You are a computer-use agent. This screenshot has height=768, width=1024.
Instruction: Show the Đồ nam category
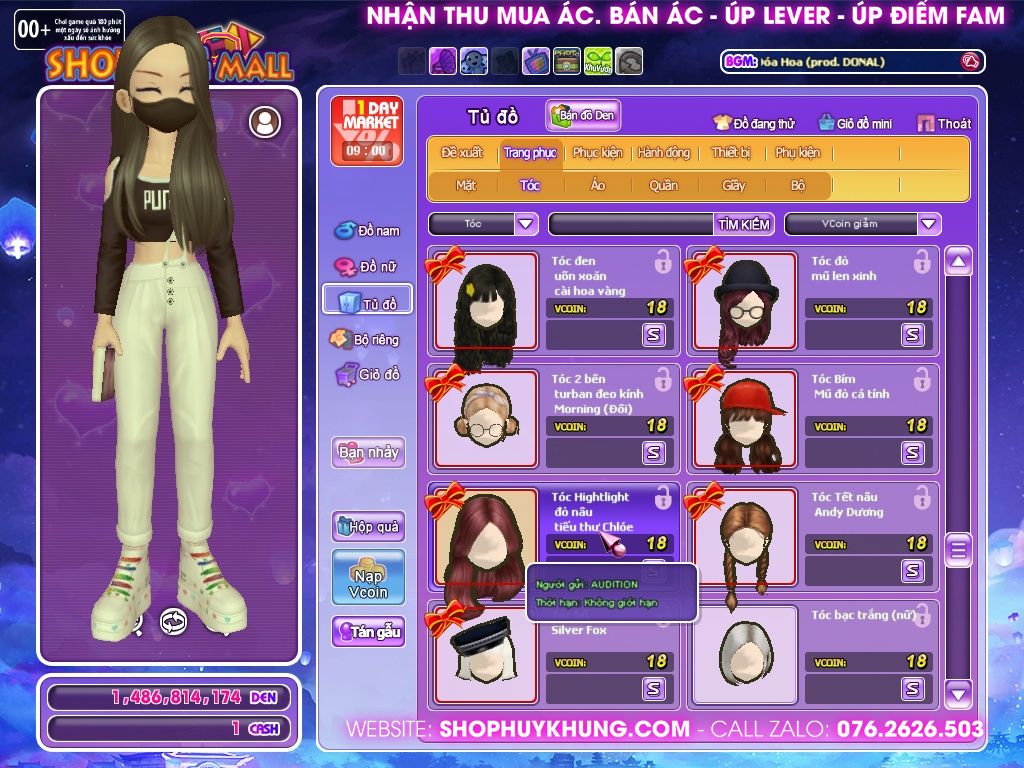(x=368, y=231)
